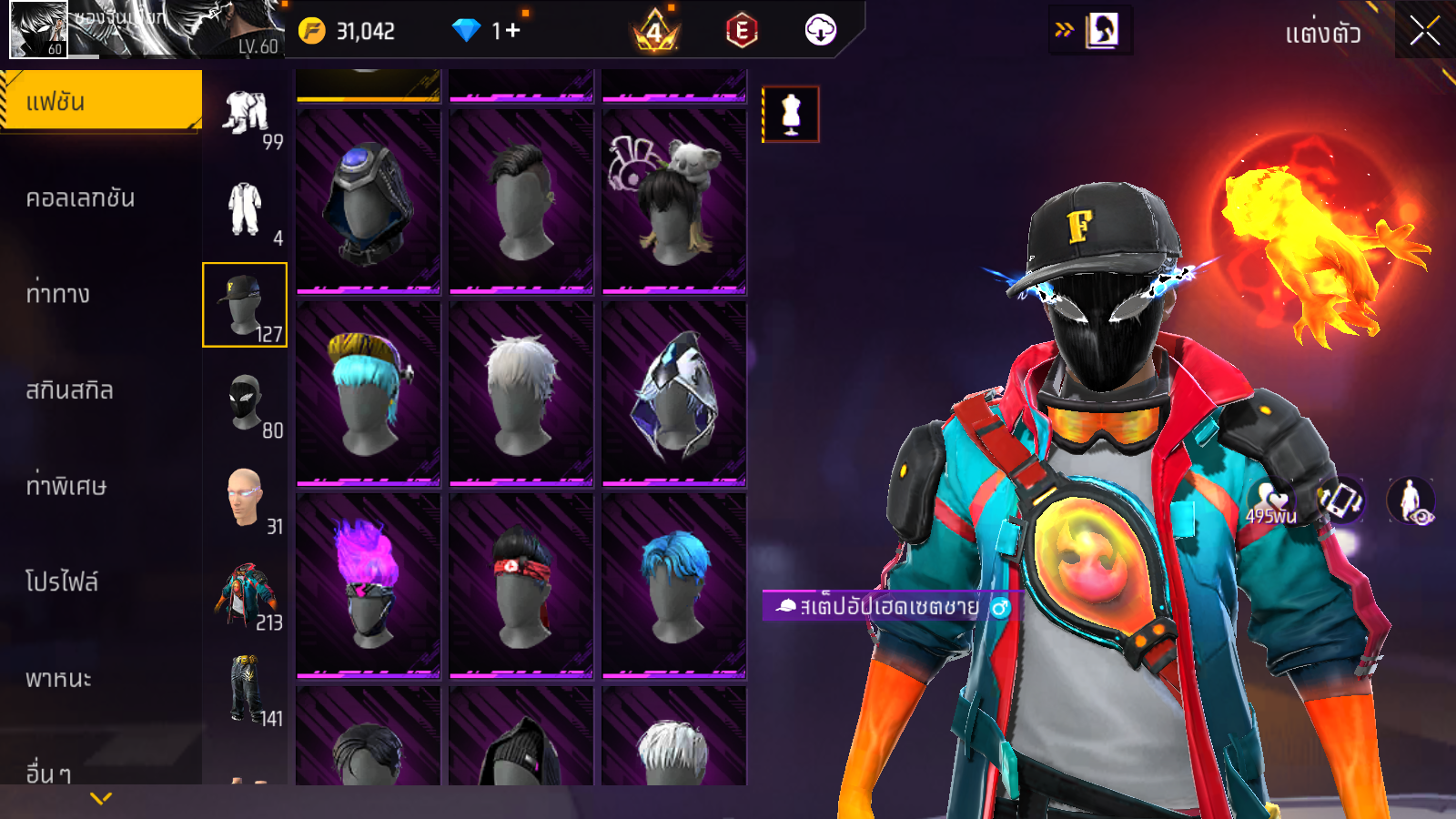Click the white mannequin preview button
Screen dimensions: 1456x819
(x=791, y=115)
